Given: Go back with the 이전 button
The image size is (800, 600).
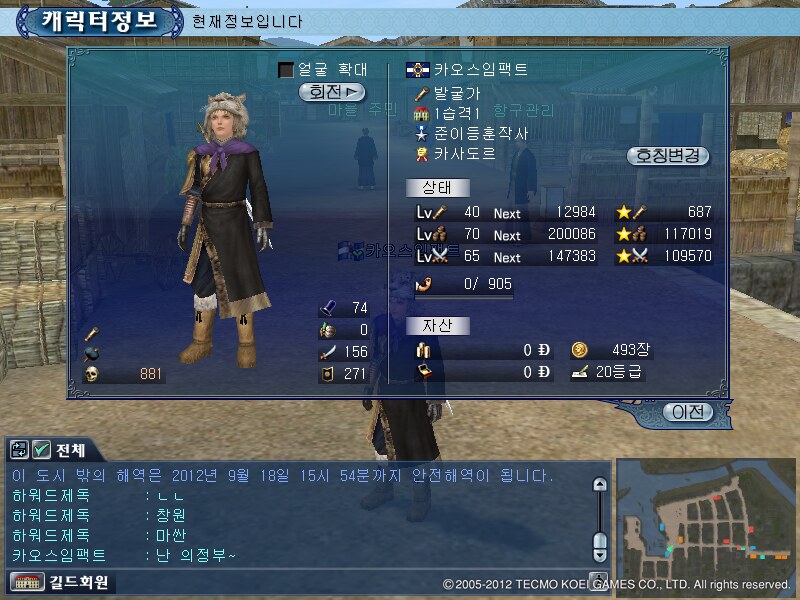Looking at the screenshot, I should pos(689,411).
